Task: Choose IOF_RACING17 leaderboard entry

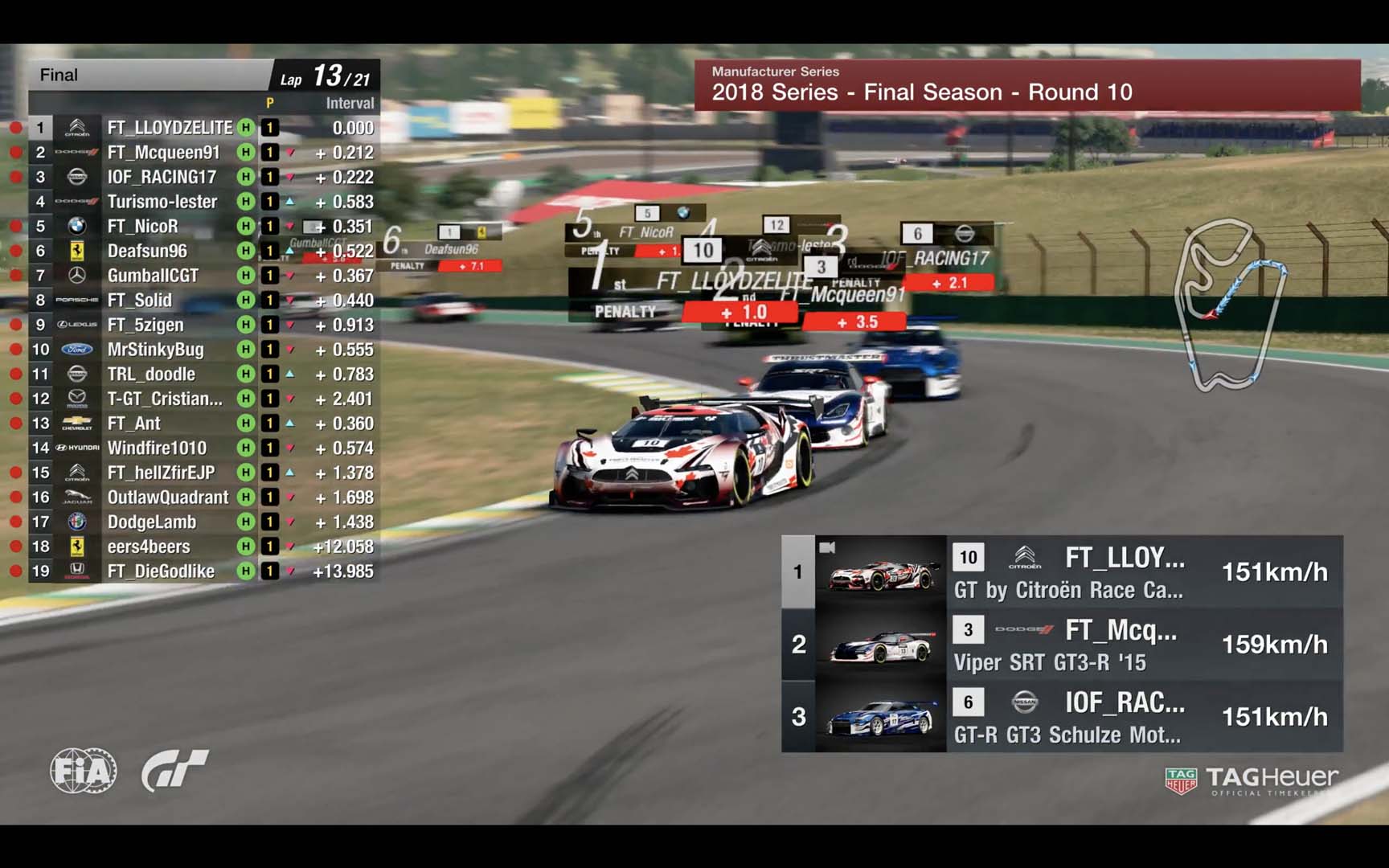Action: tap(162, 177)
